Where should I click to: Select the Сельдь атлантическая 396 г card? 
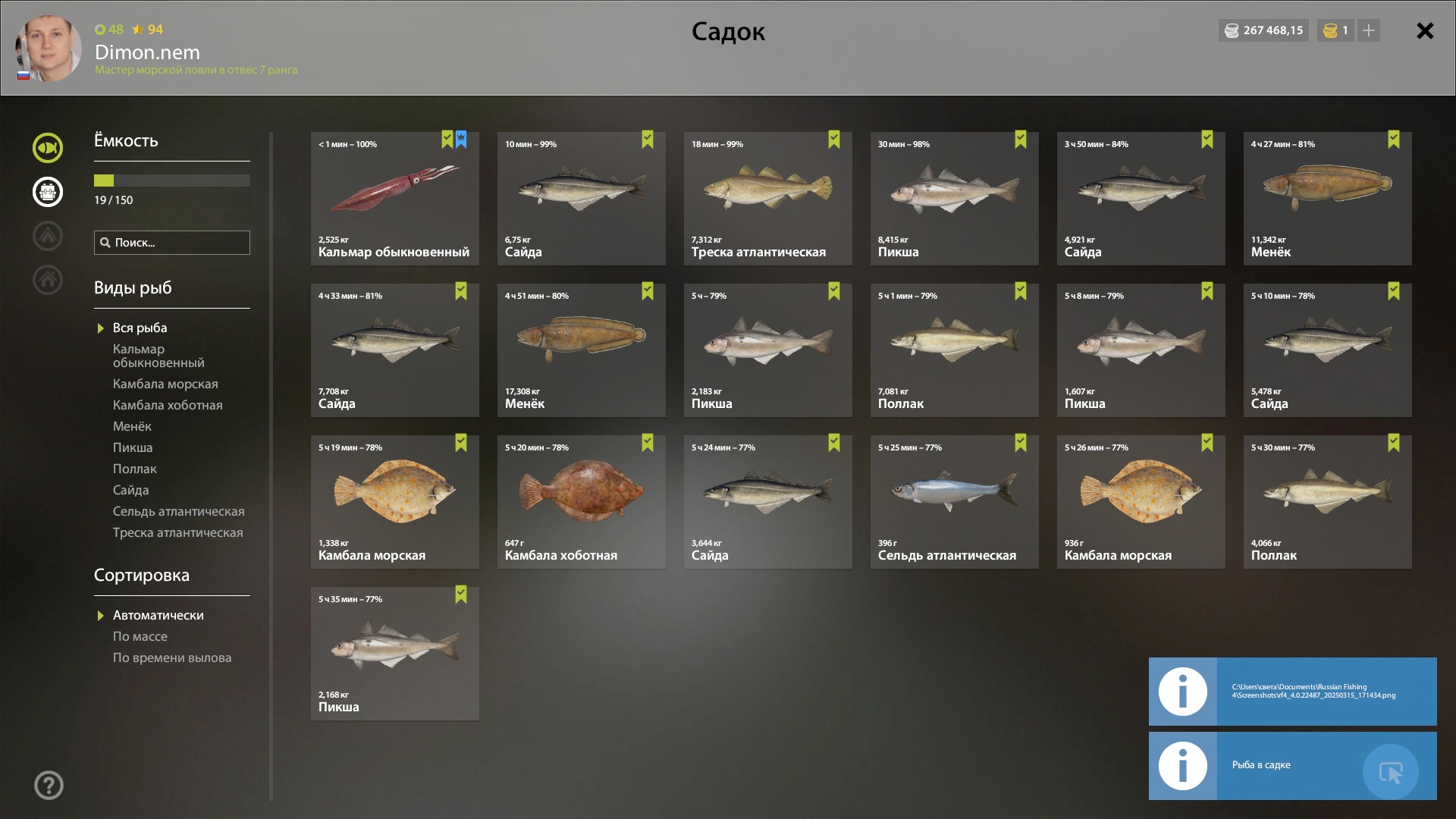click(954, 502)
